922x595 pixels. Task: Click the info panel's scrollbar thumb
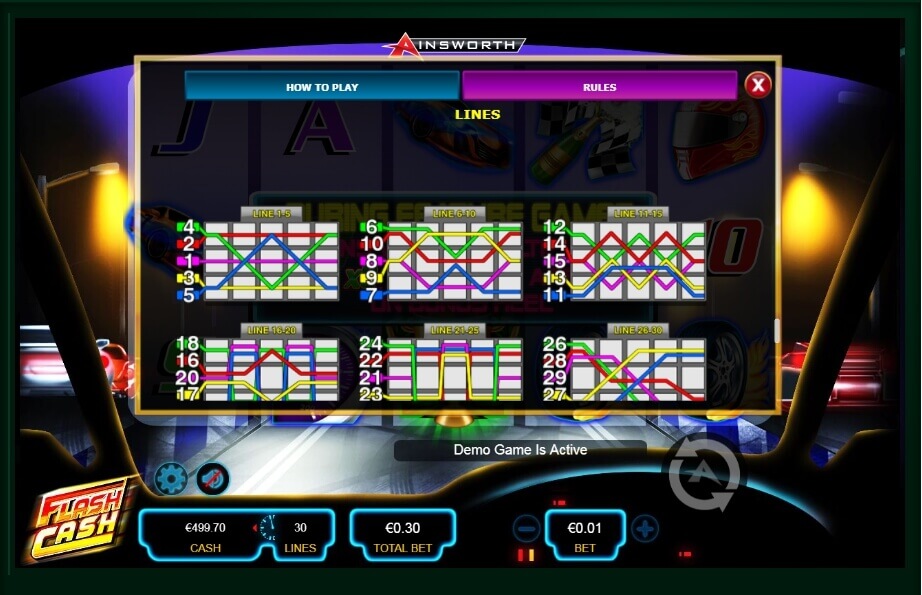click(x=776, y=330)
